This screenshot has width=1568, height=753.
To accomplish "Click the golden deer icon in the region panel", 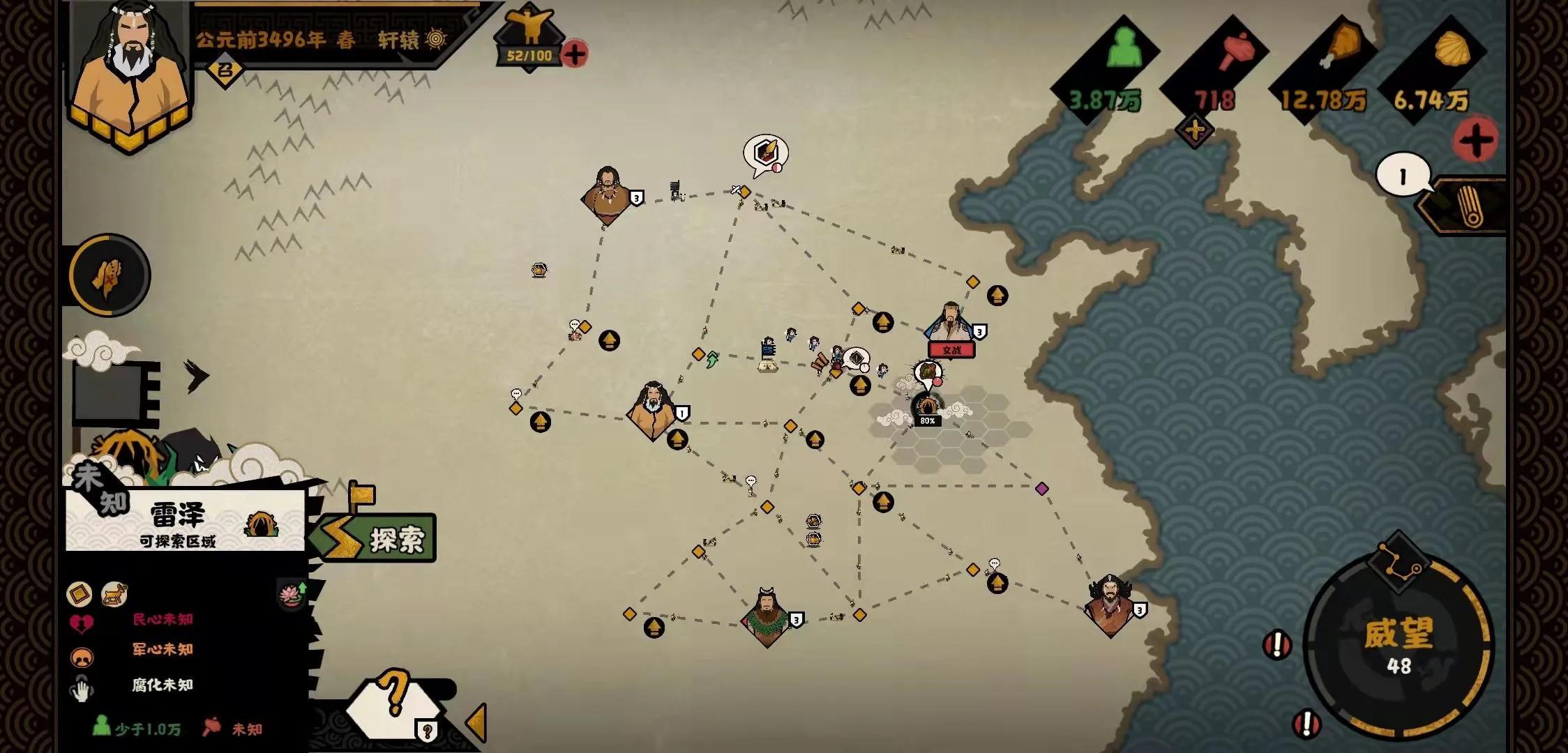I will pos(114,594).
